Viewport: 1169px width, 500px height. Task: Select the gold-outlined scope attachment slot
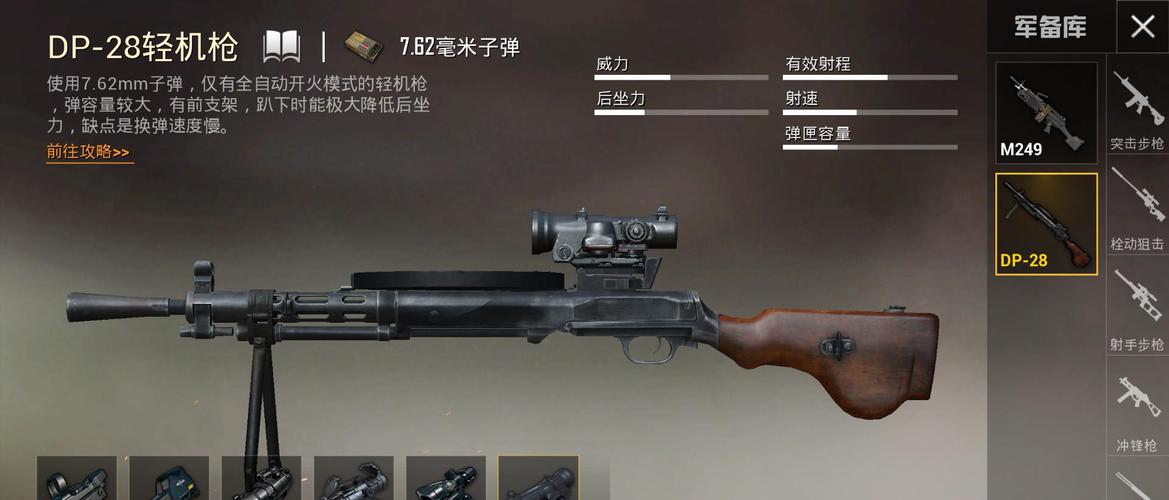point(538,479)
